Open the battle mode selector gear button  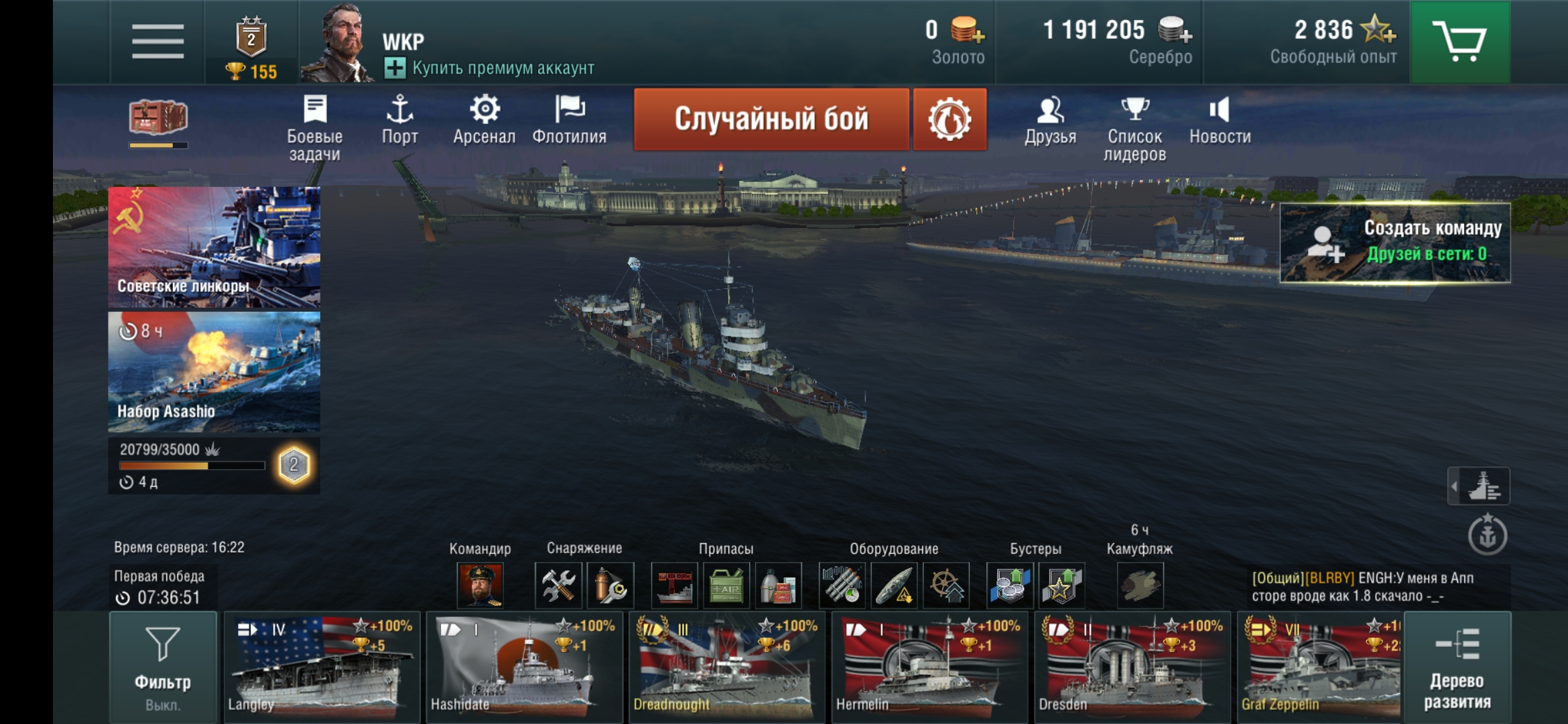click(x=949, y=119)
